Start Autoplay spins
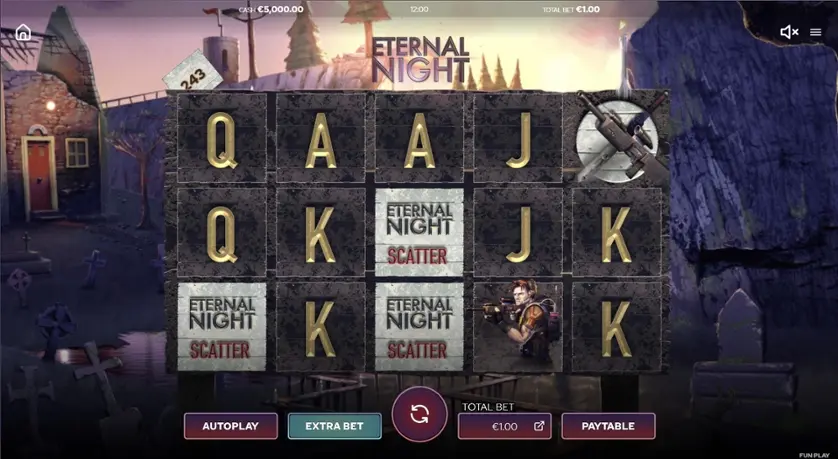The image size is (838, 459). (x=230, y=426)
